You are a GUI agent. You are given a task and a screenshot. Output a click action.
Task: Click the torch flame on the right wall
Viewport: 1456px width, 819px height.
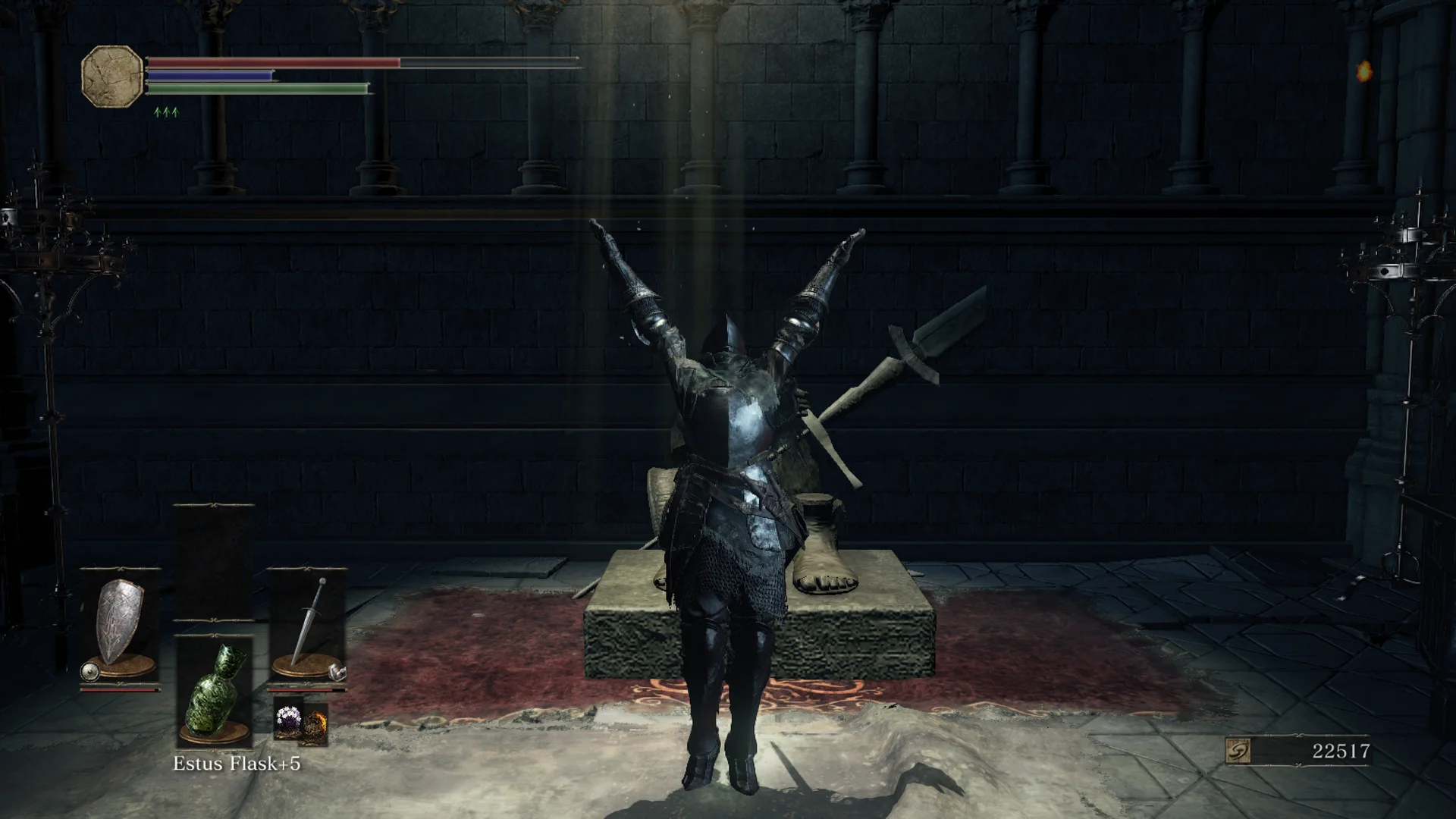coord(1366,73)
